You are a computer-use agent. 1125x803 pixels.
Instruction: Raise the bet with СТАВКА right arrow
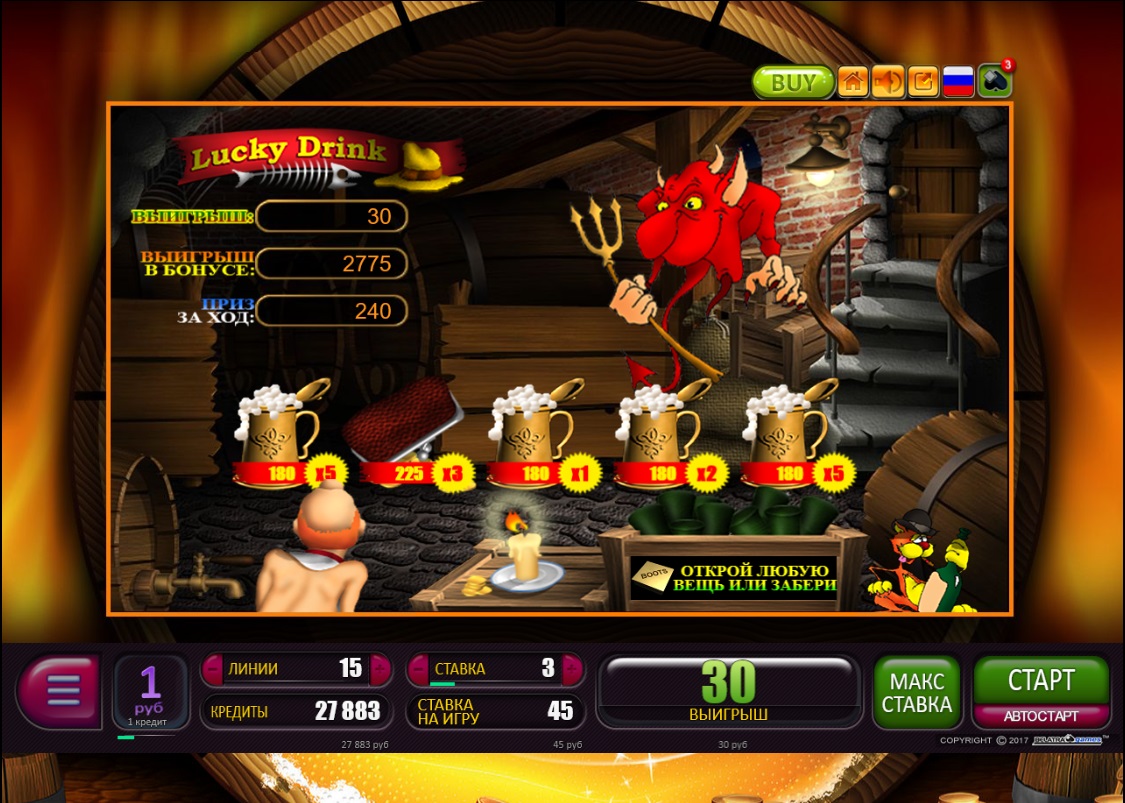pos(572,669)
